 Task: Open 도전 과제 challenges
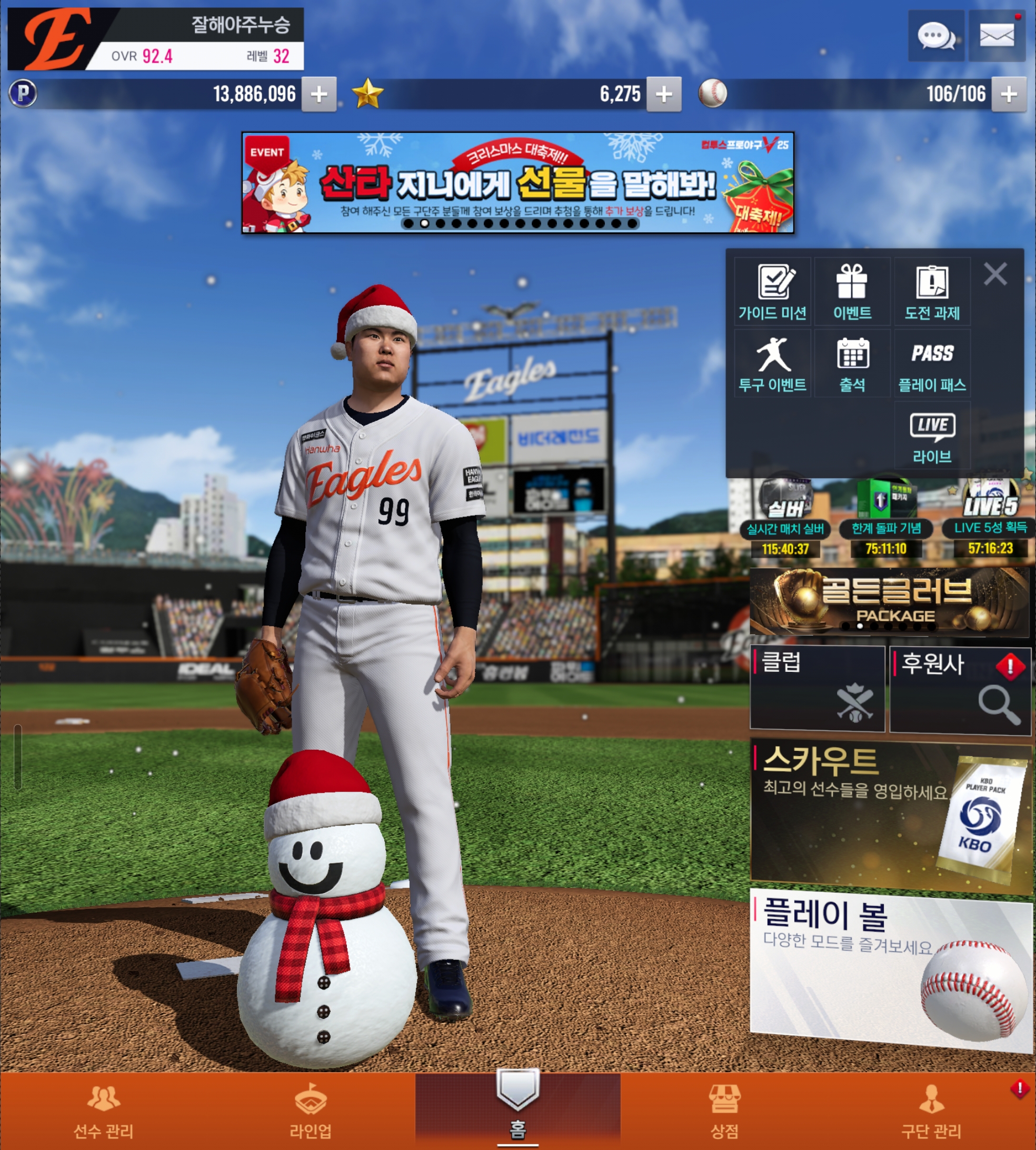pyautogui.click(x=932, y=292)
